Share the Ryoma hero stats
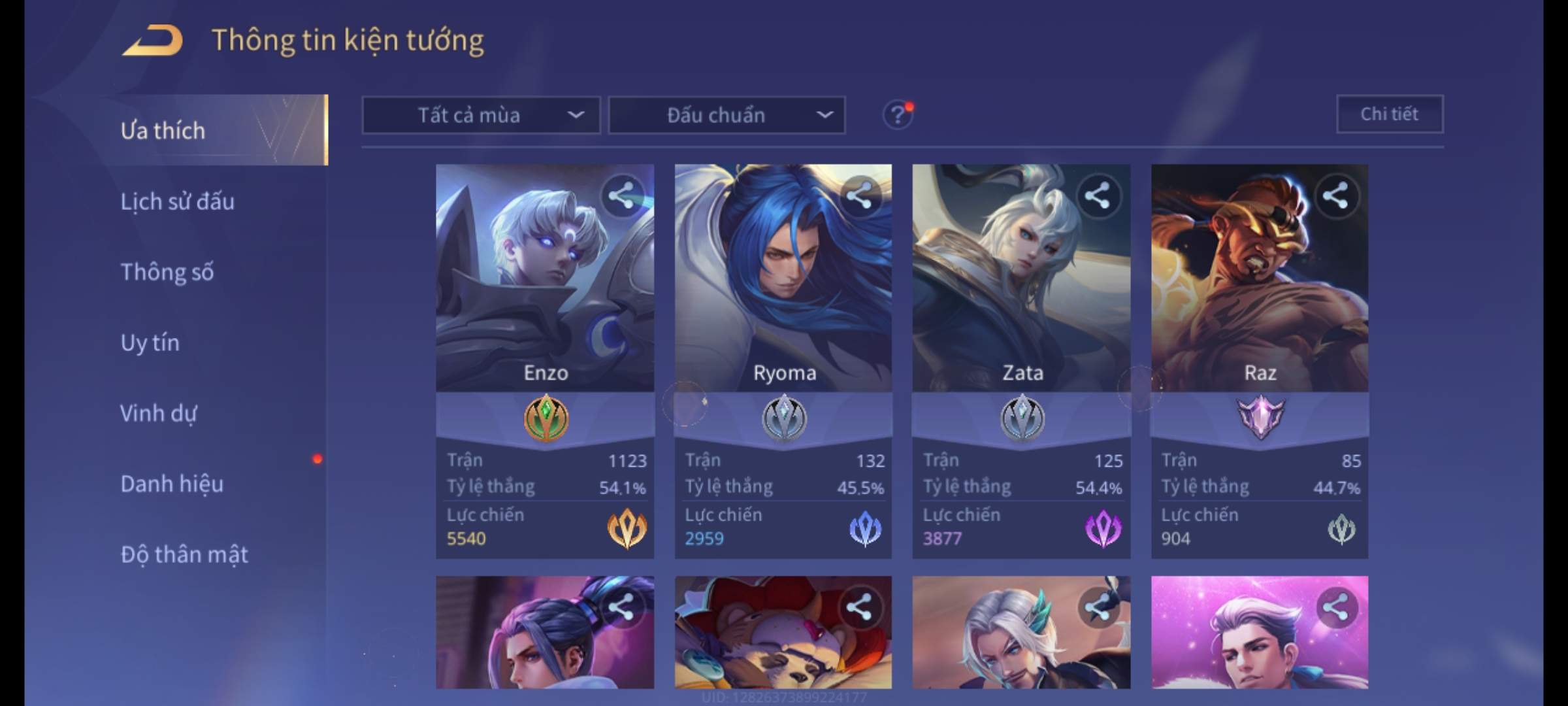 (x=859, y=196)
